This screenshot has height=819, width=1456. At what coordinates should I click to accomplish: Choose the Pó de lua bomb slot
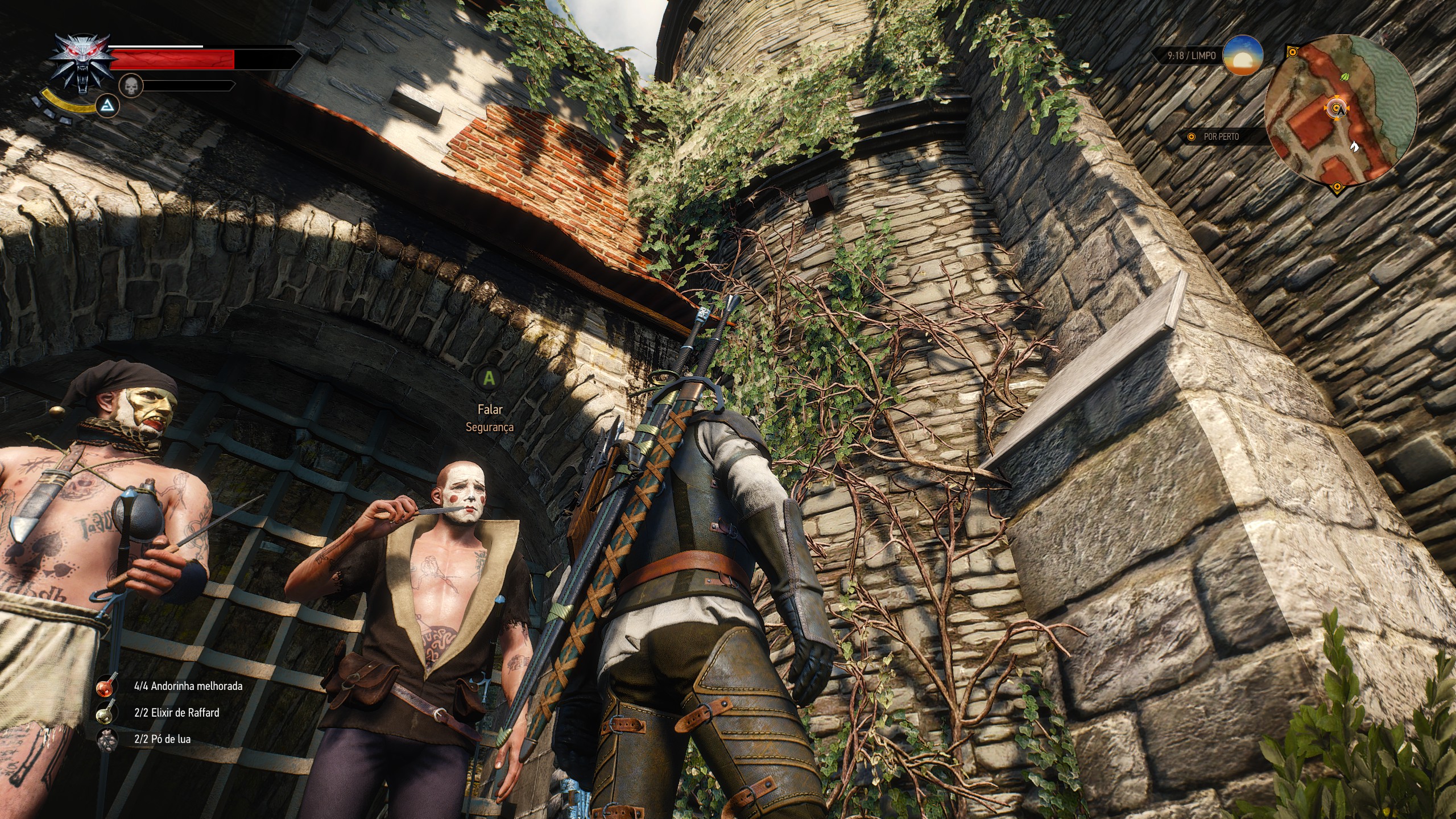pos(106,739)
